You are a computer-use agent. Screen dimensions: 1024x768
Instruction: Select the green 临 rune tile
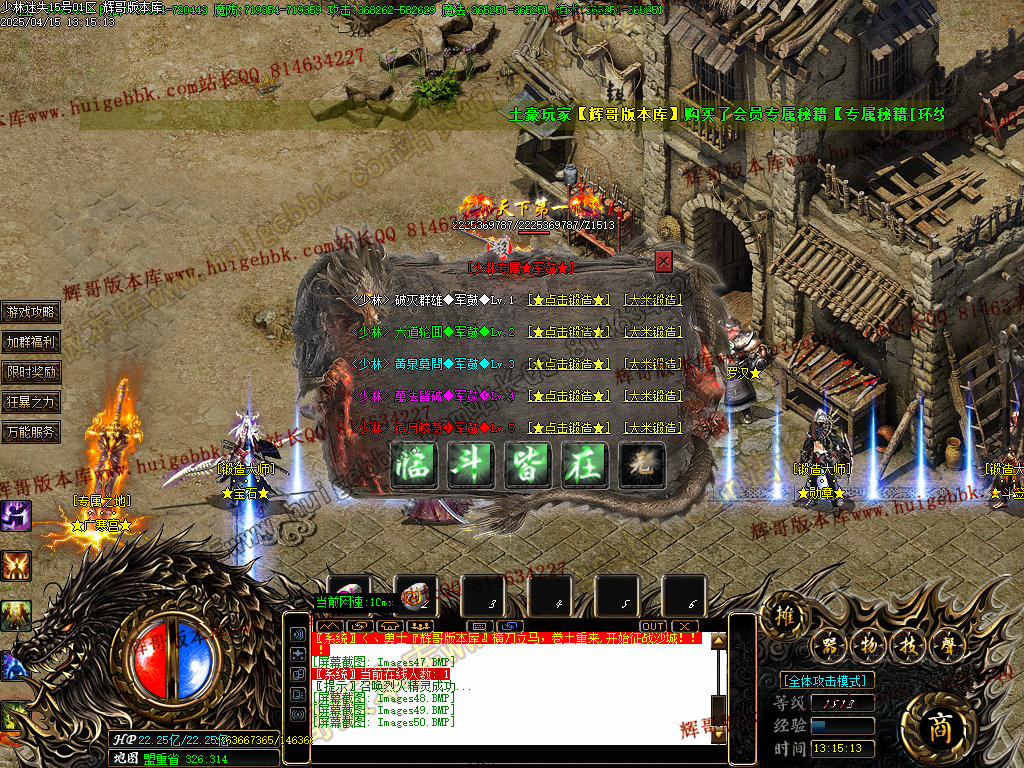click(413, 465)
